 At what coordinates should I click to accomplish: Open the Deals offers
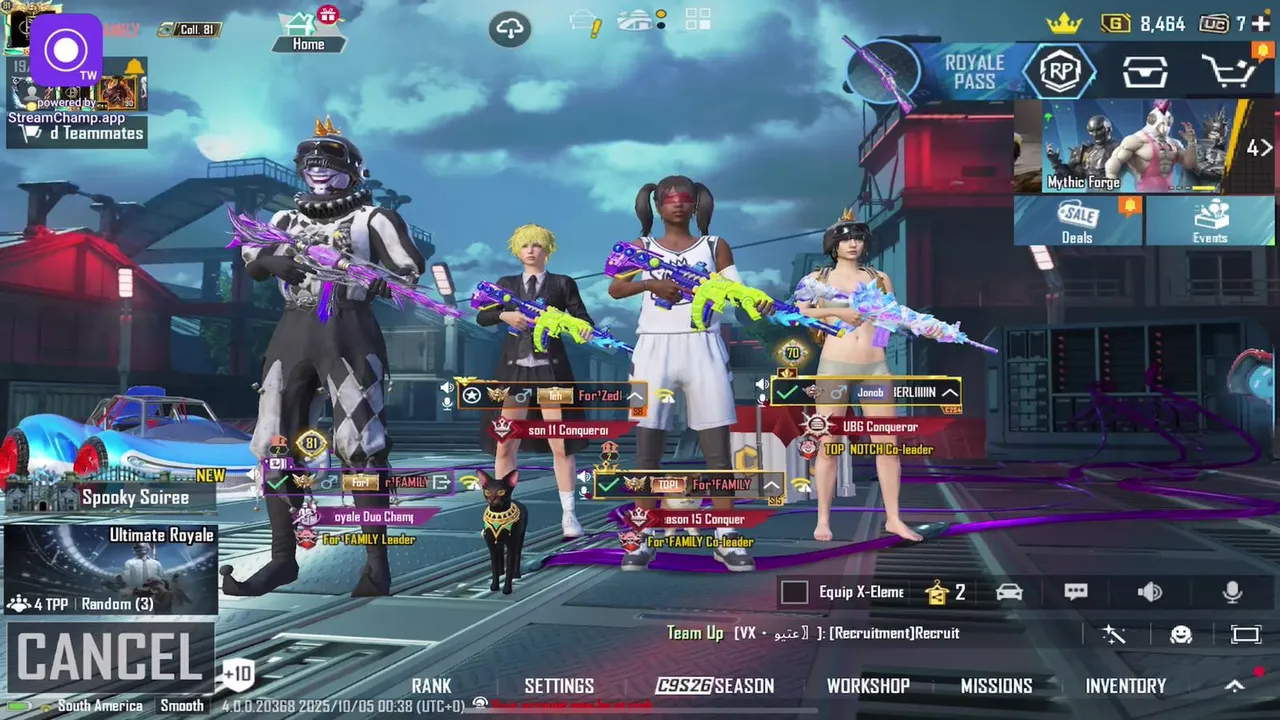pos(1077,221)
